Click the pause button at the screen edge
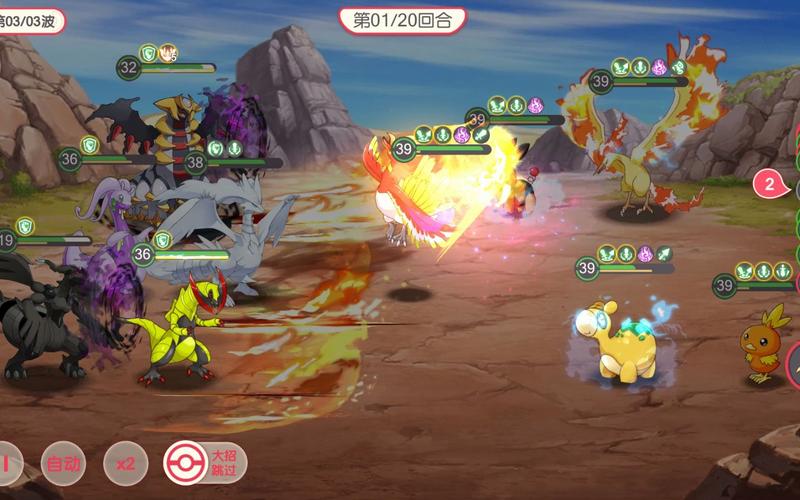 tap(7, 464)
